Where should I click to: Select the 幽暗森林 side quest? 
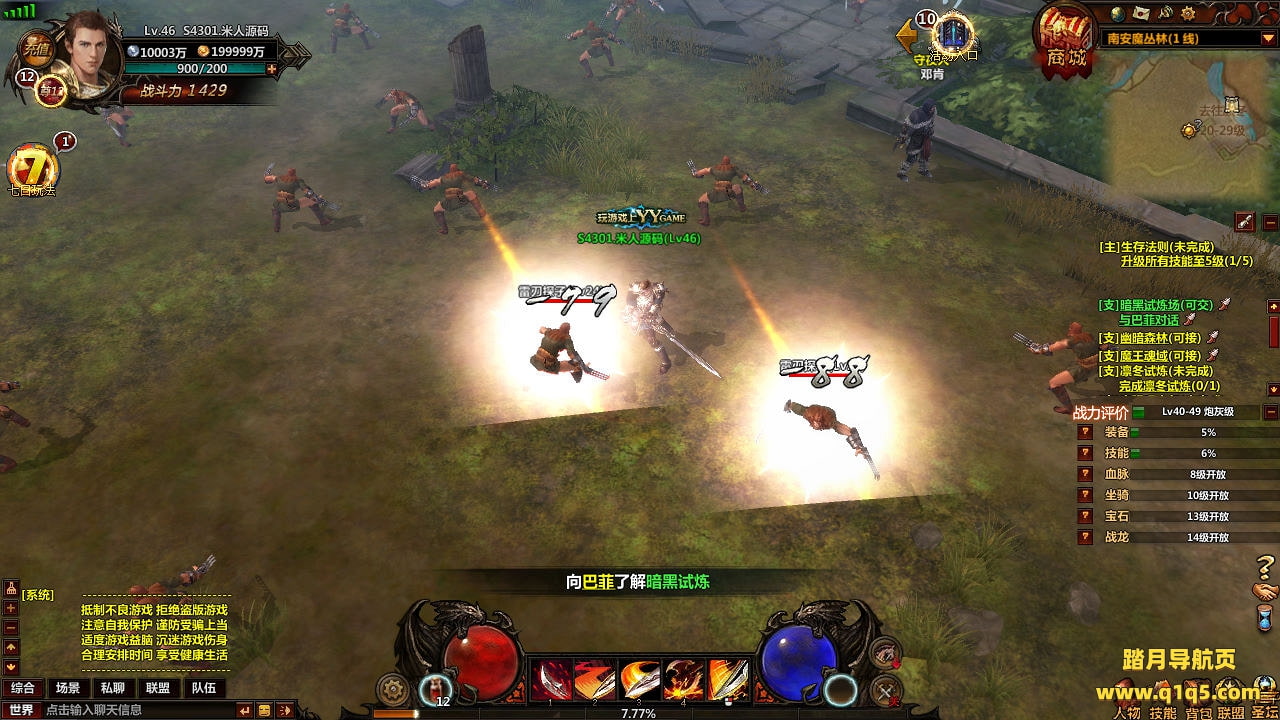point(1150,339)
